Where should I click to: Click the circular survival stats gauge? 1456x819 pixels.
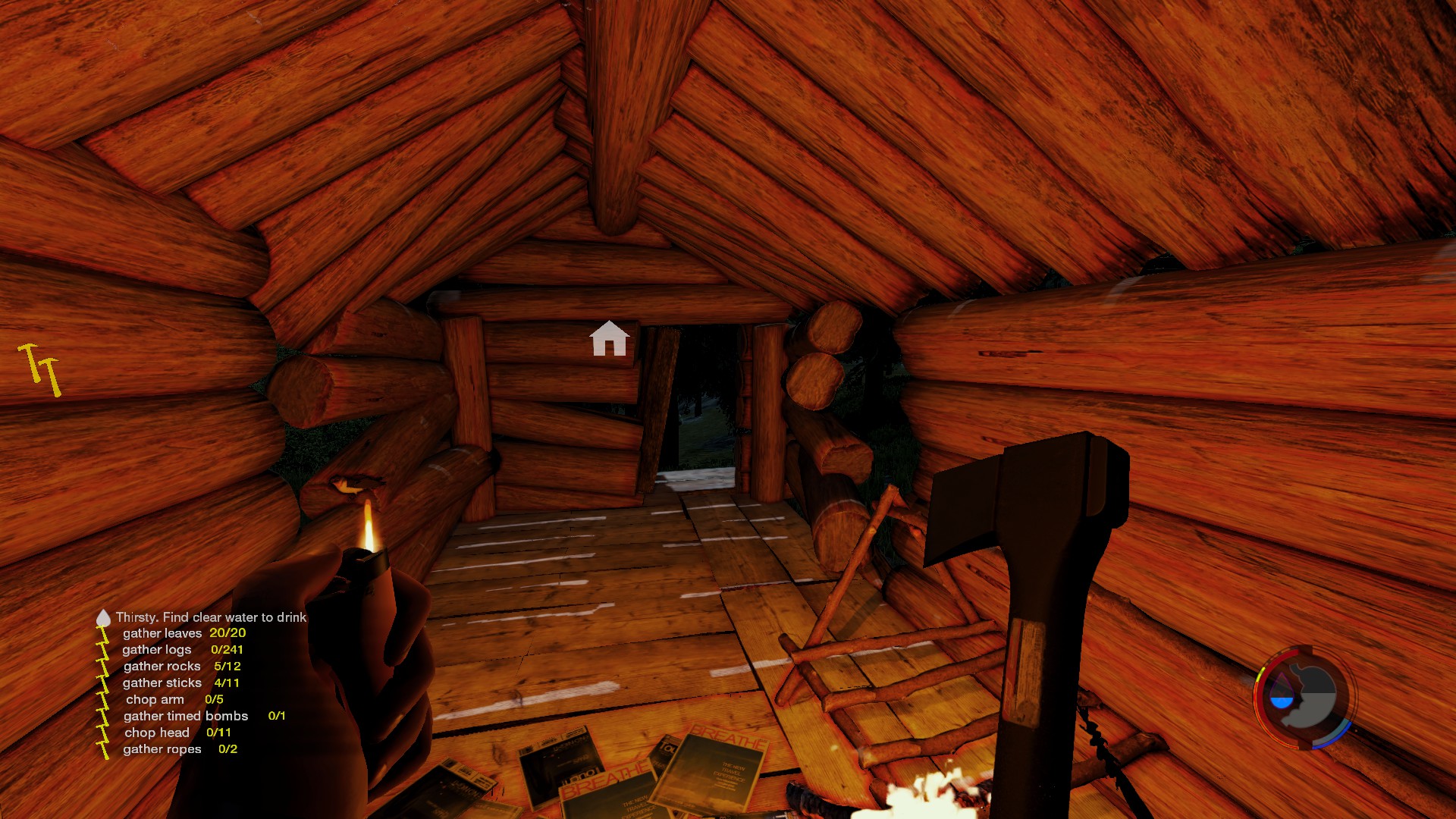tap(1304, 698)
